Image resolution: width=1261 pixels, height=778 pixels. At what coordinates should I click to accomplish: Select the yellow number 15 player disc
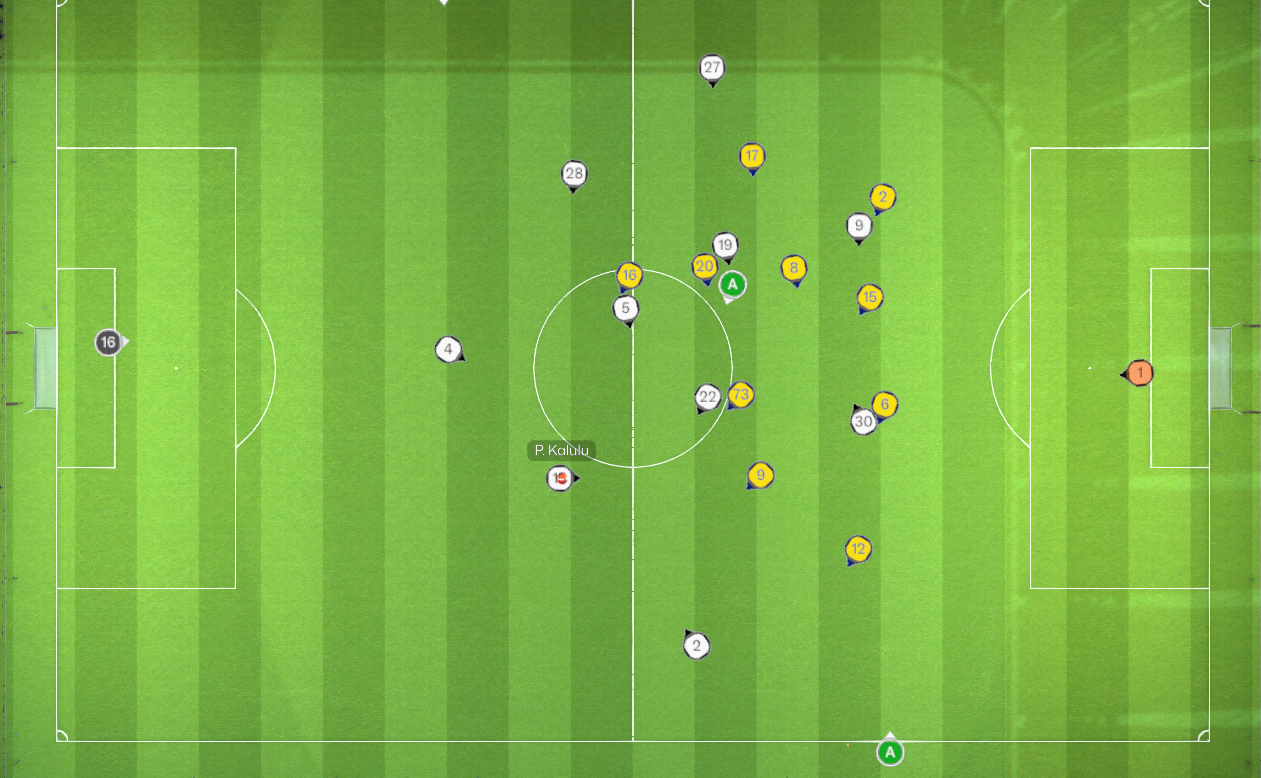point(869,297)
